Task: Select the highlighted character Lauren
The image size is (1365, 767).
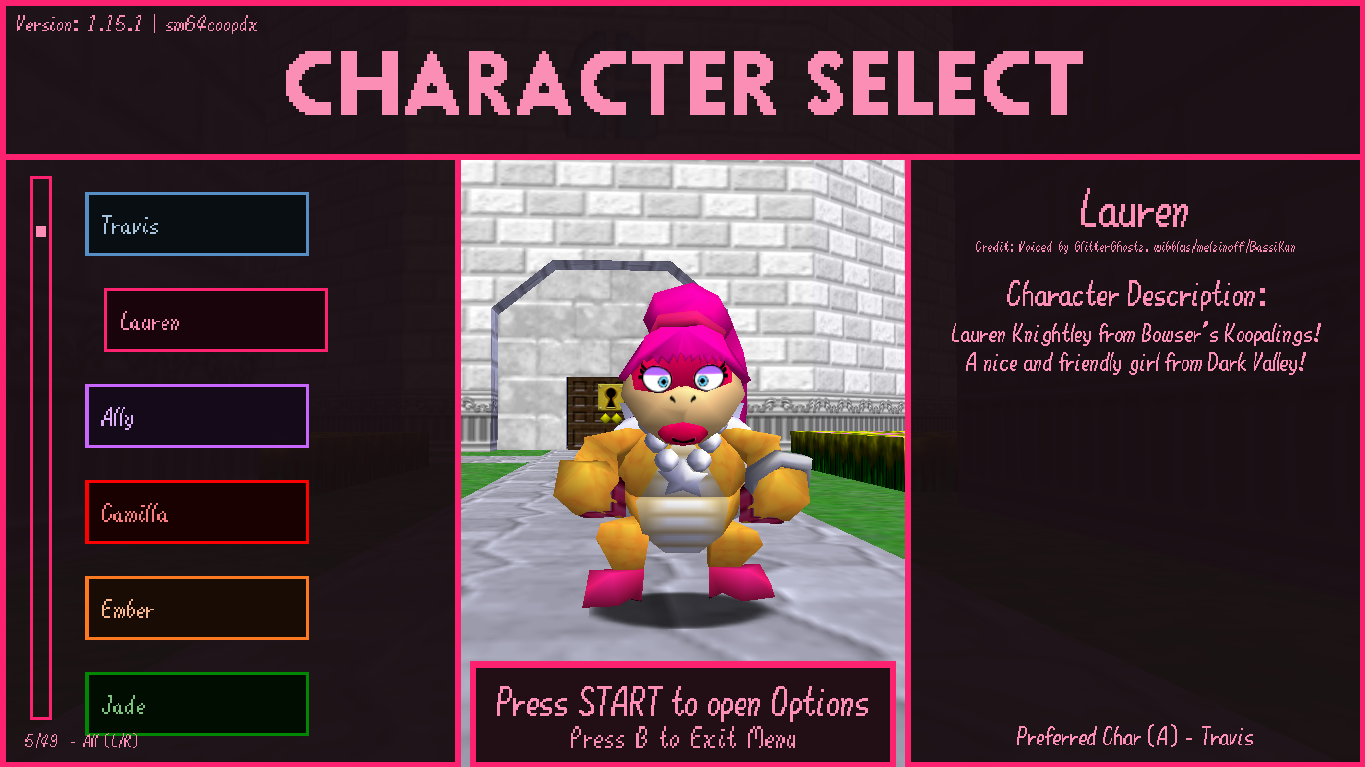Action: pyautogui.click(x=215, y=320)
